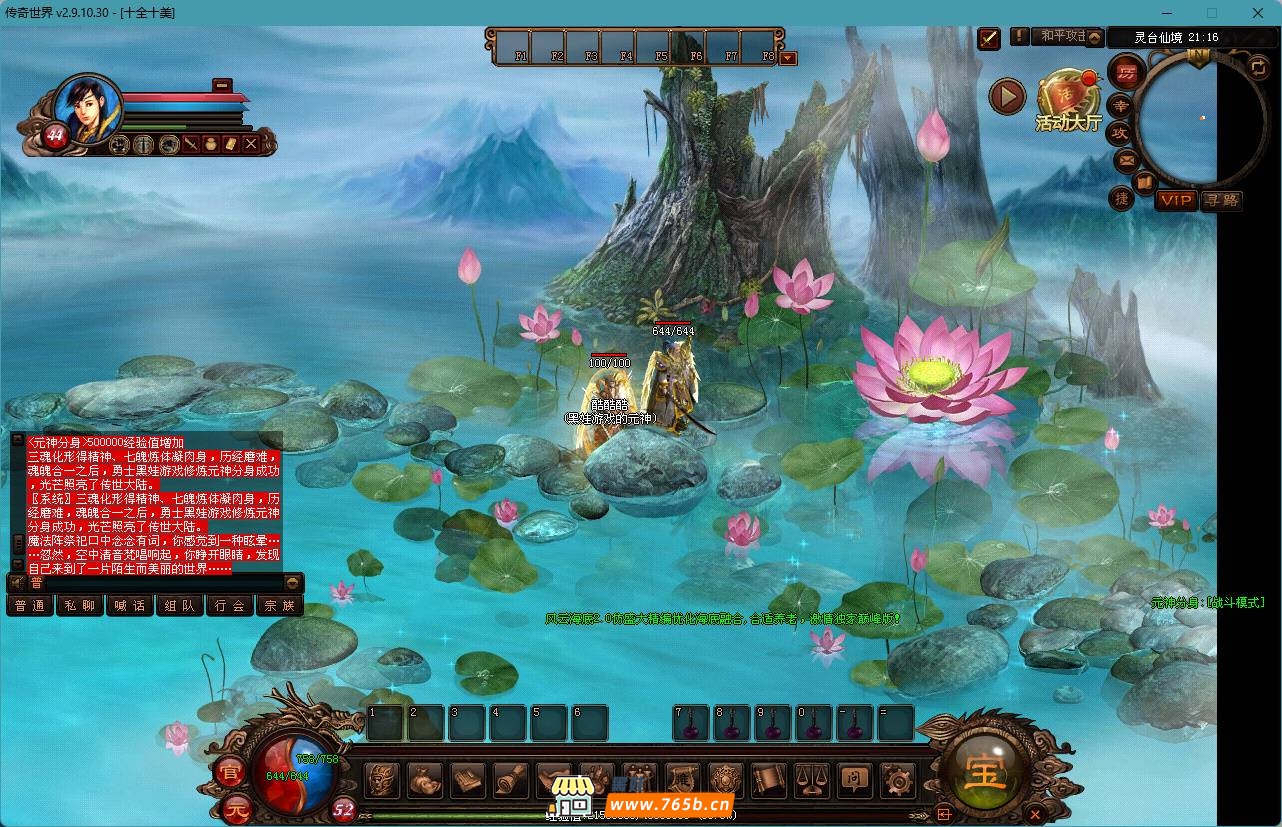Open the 攻 guide button

coord(1120,132)
